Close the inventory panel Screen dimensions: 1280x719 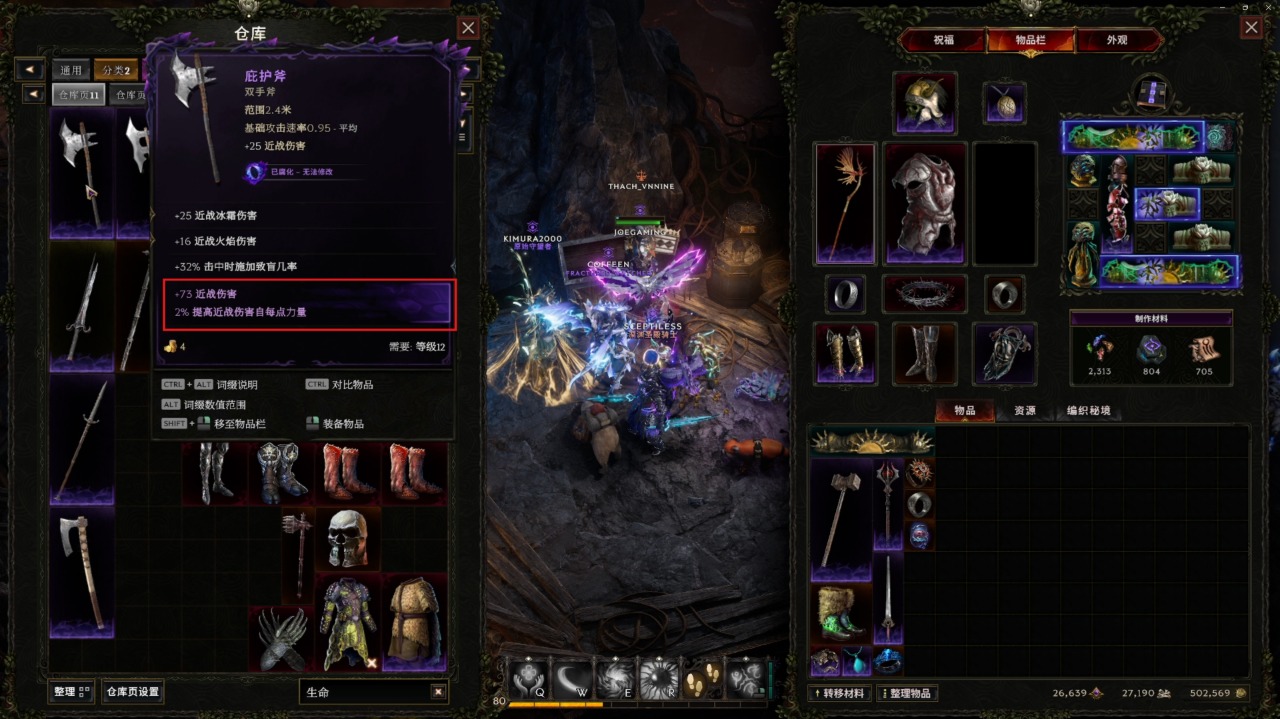(x=1251, y=28)
